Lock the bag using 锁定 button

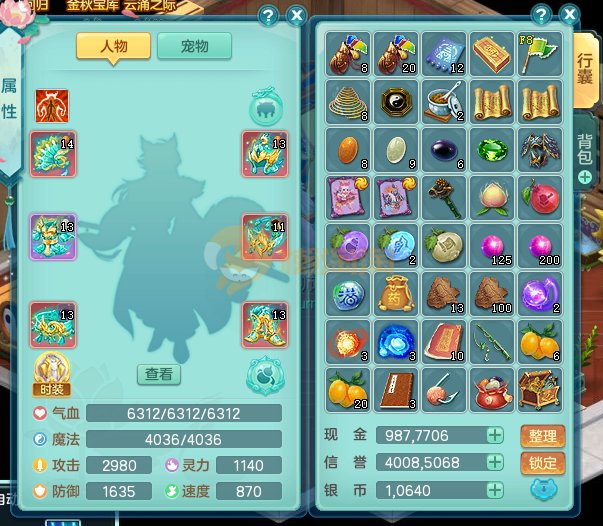(x=542, y=463)
